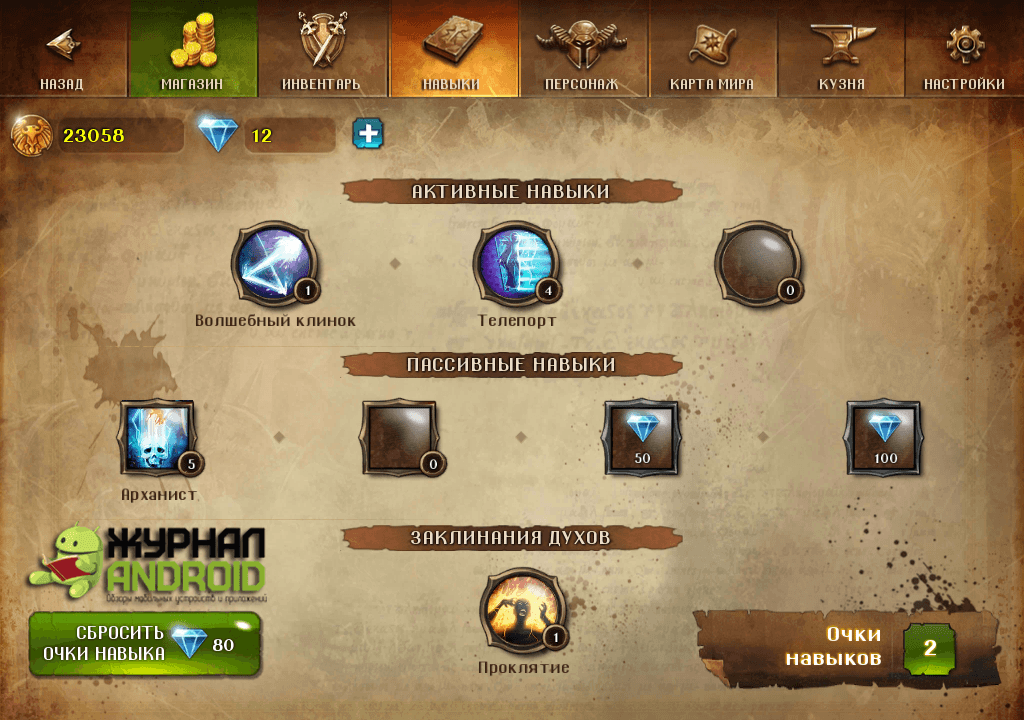The width and height of the screenshot is (1024, 720).
Task: Select the Проклятие spirit spell
Action: click(x=522, y=611)
